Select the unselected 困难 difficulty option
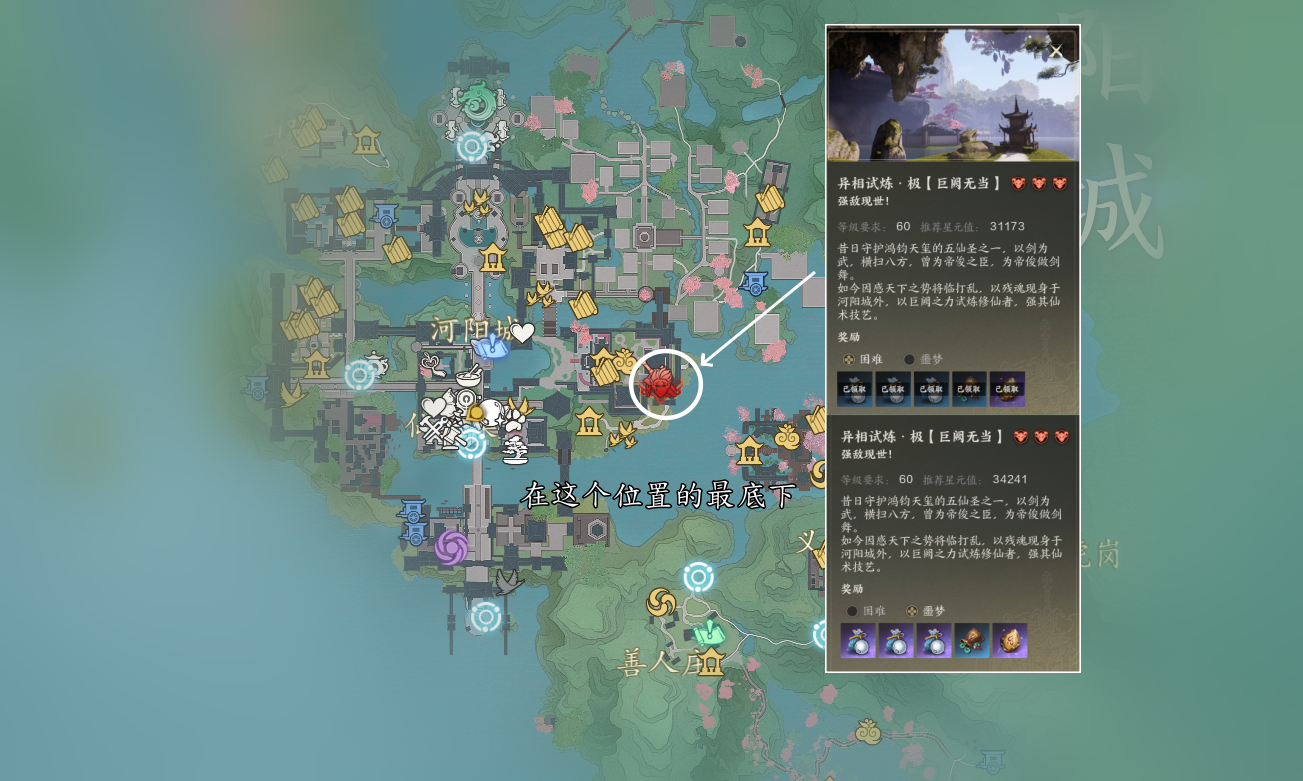The height and width of the screenshot is (781, 1303). coord(852,611)
